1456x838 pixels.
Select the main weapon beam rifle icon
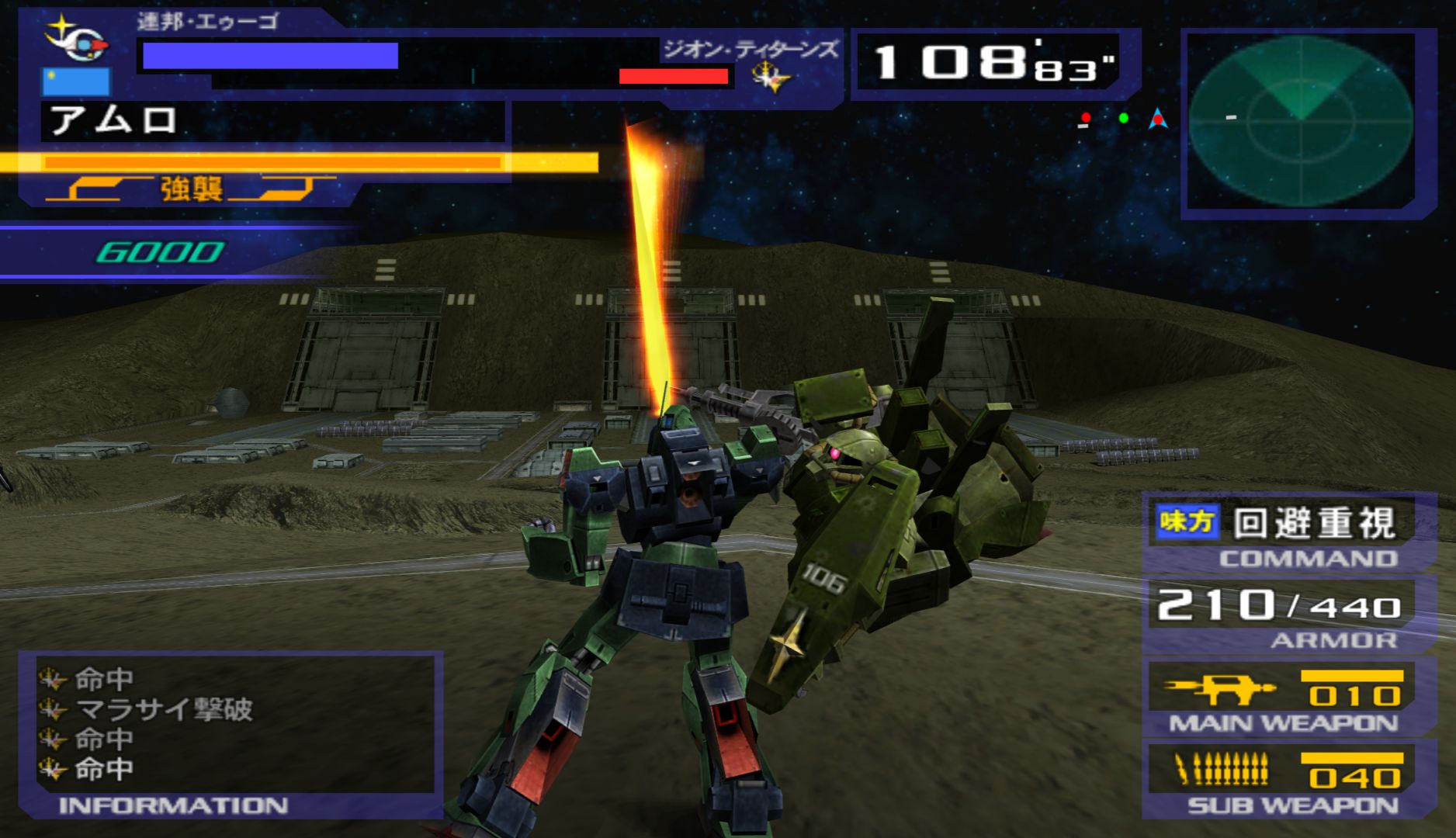tap(1218, 687)
